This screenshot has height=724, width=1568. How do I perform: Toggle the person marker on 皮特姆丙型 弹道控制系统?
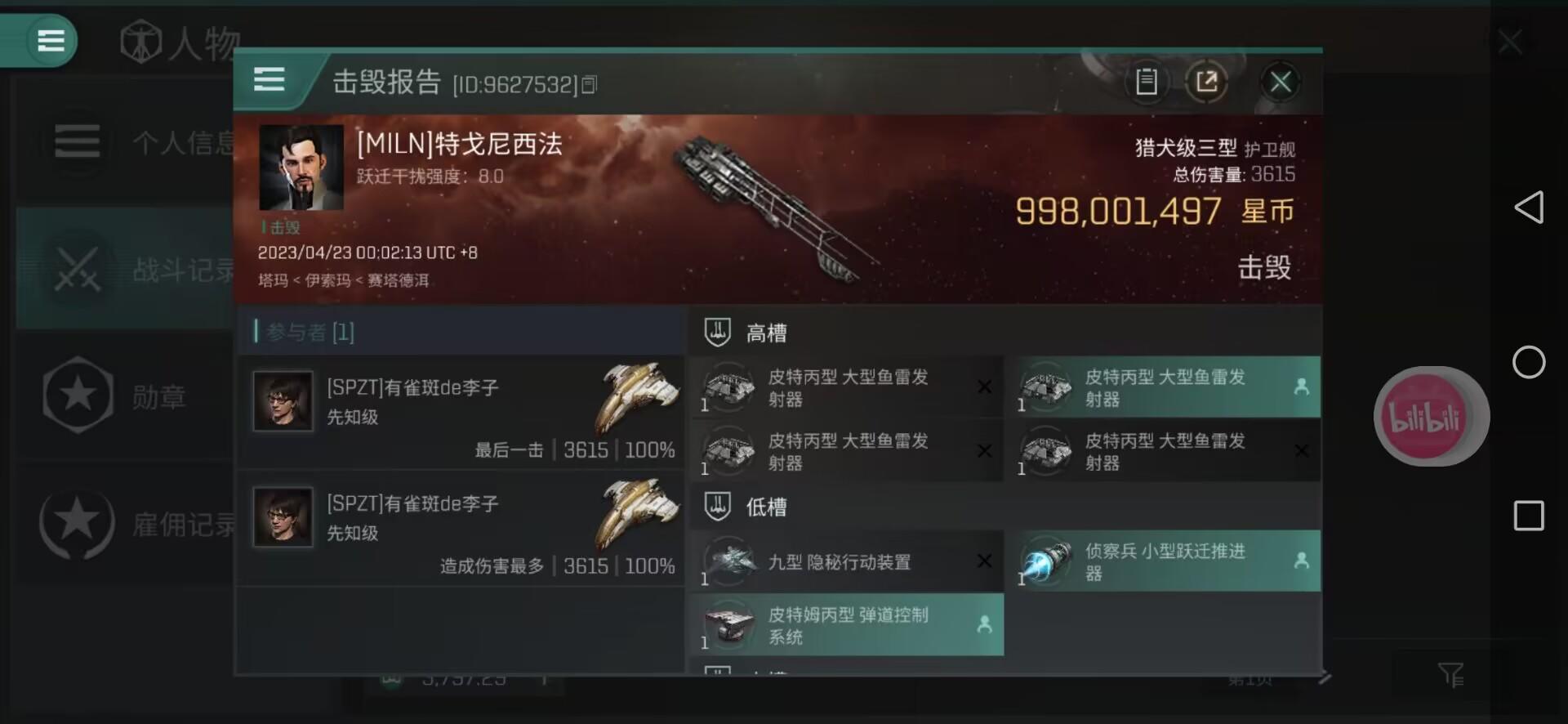[x=986, y=625]
